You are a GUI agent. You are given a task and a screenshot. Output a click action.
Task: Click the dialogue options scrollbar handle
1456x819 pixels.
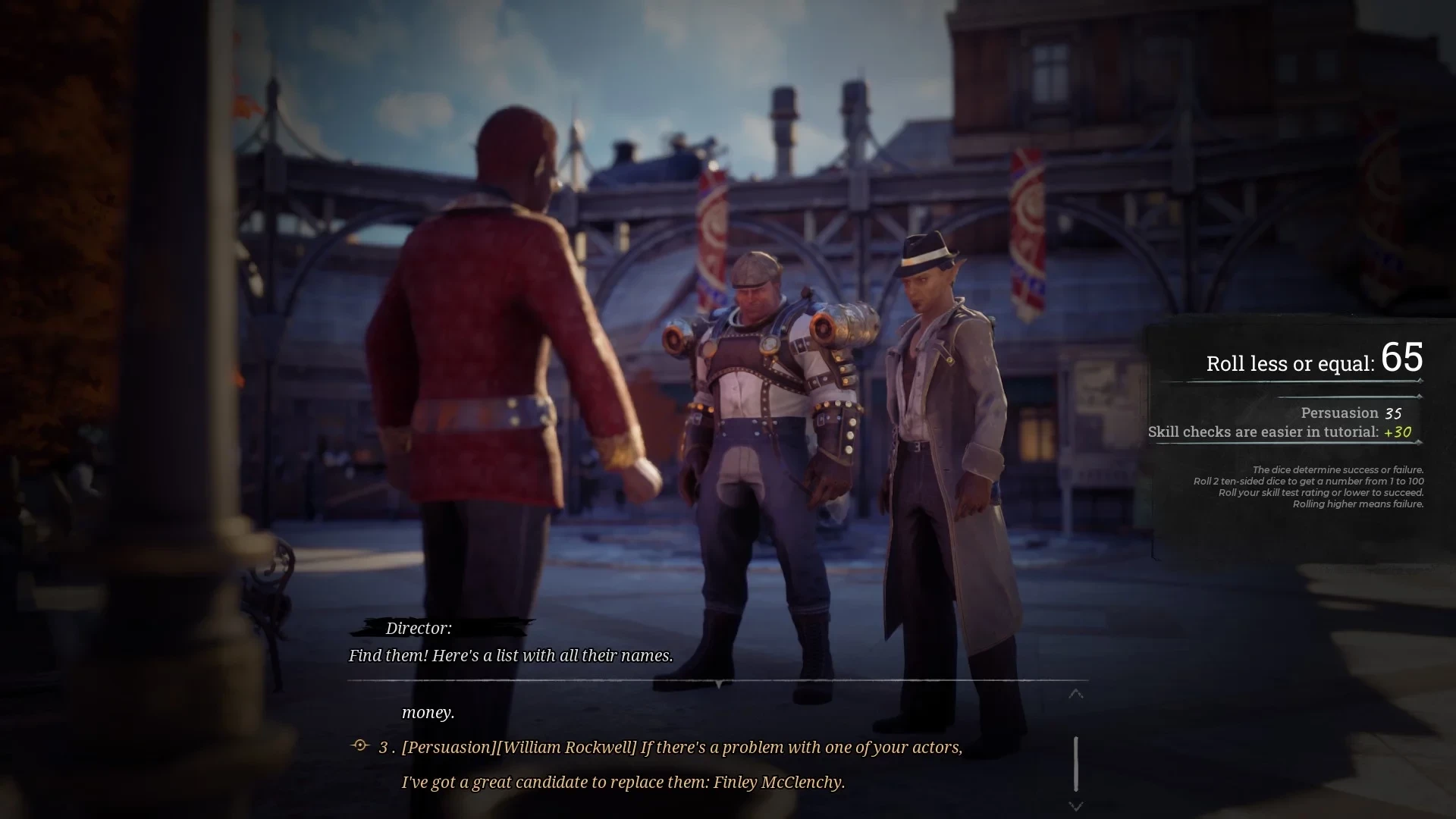[x=1075, y=764]
